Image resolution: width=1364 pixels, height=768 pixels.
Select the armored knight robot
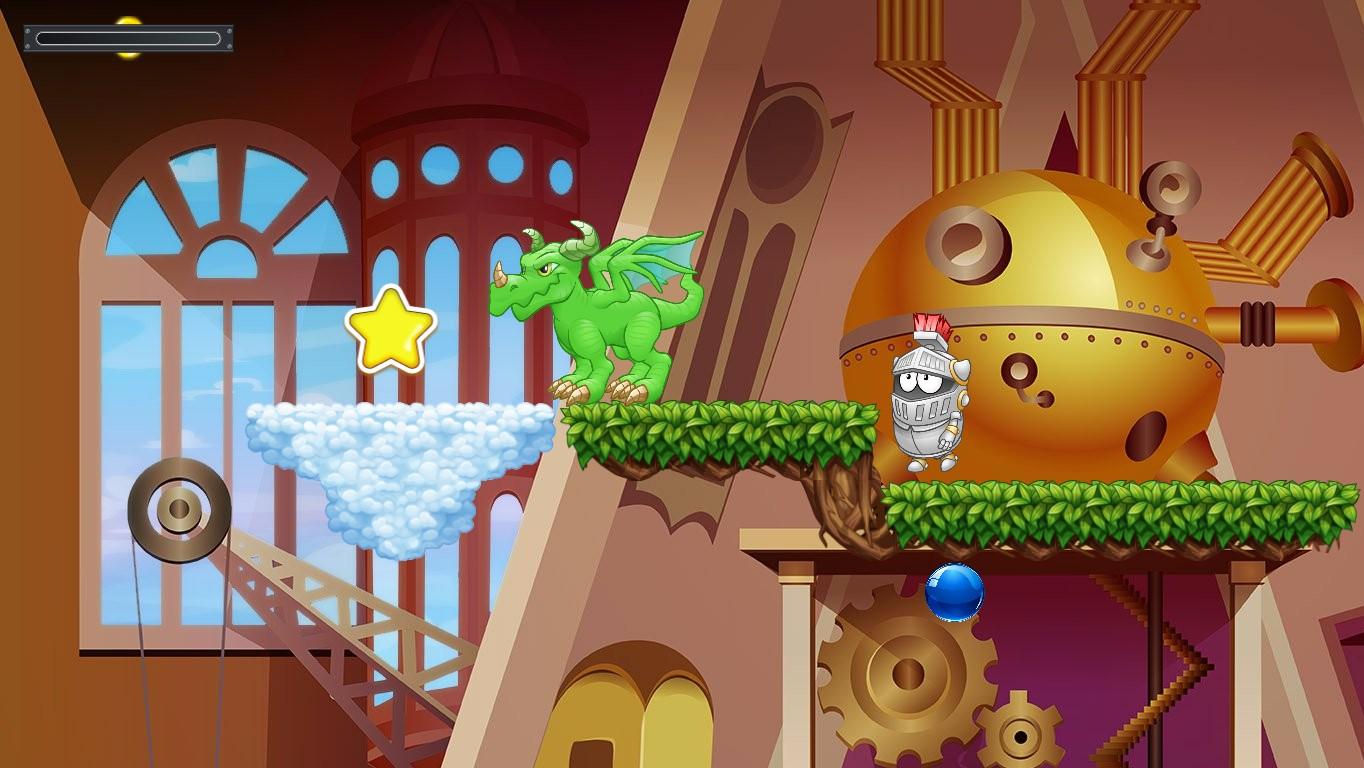pyautogui.click(x=930, y=400)
